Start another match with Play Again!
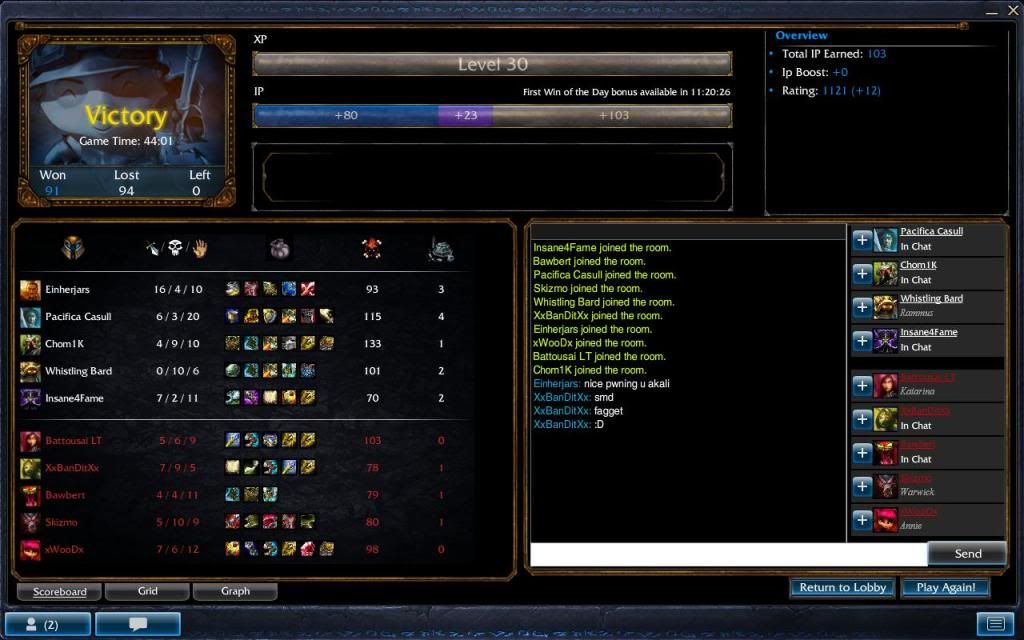Viewport: 1024px width, 640px height. tap(945, 588)
